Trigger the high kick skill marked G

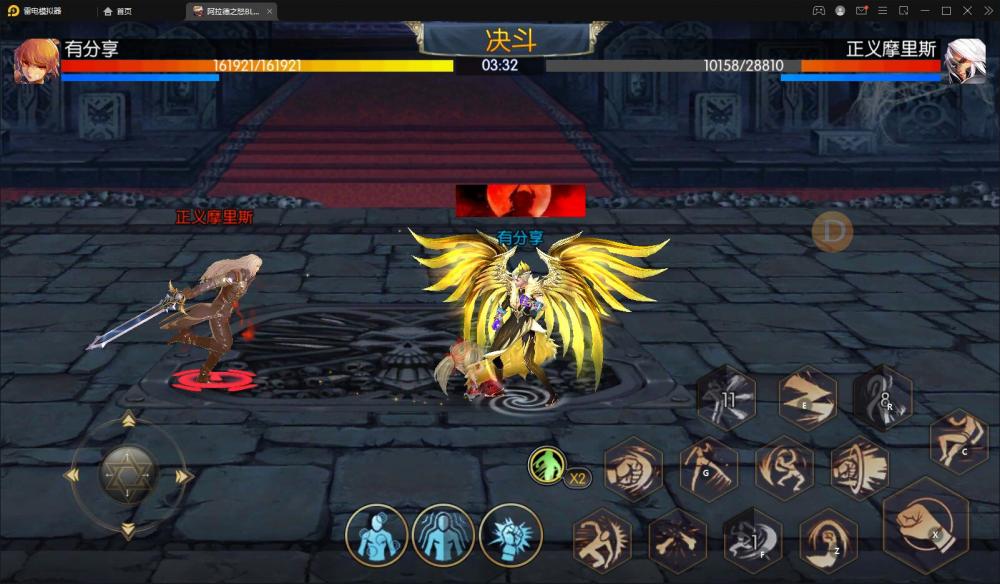click(x=708, y=467)
